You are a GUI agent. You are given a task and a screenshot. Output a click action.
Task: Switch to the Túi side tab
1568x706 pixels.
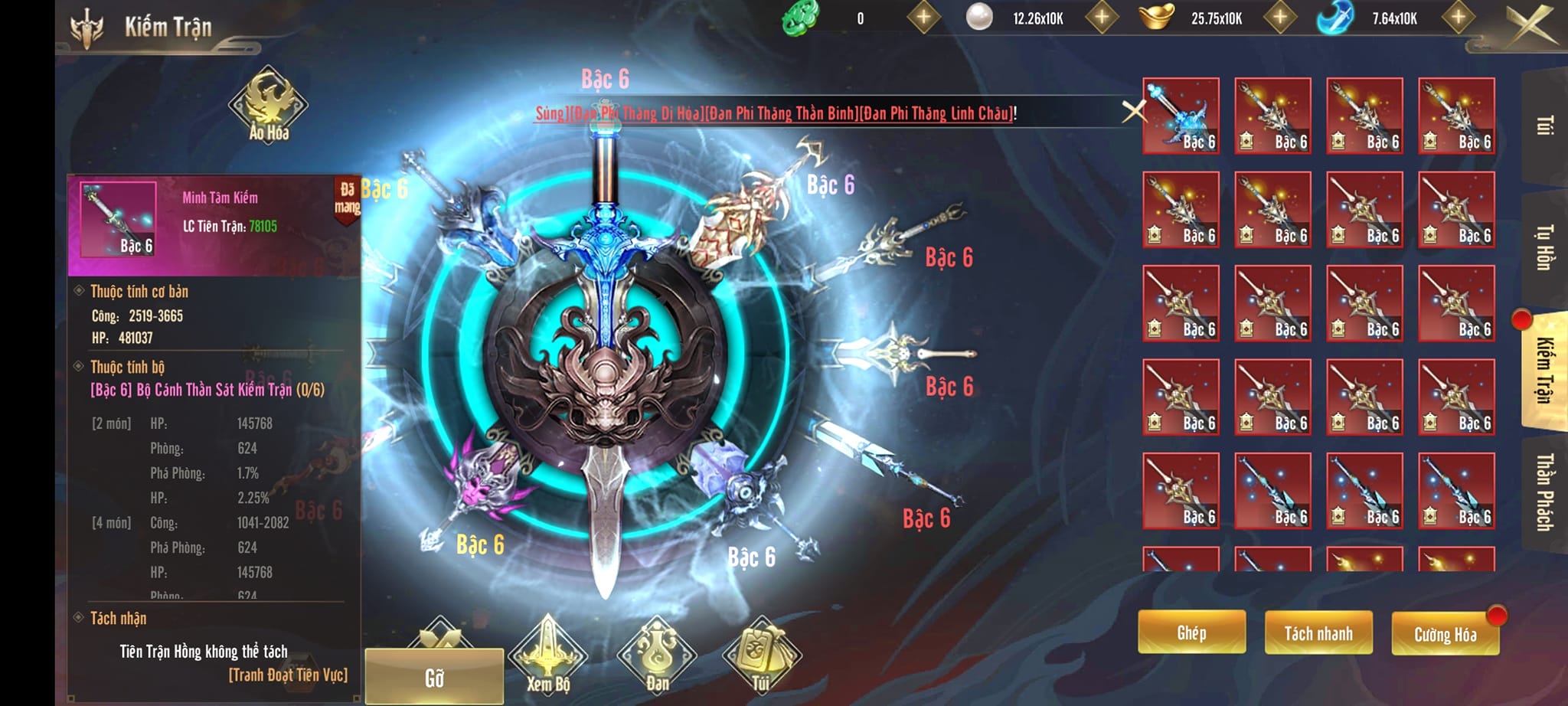1545,126
